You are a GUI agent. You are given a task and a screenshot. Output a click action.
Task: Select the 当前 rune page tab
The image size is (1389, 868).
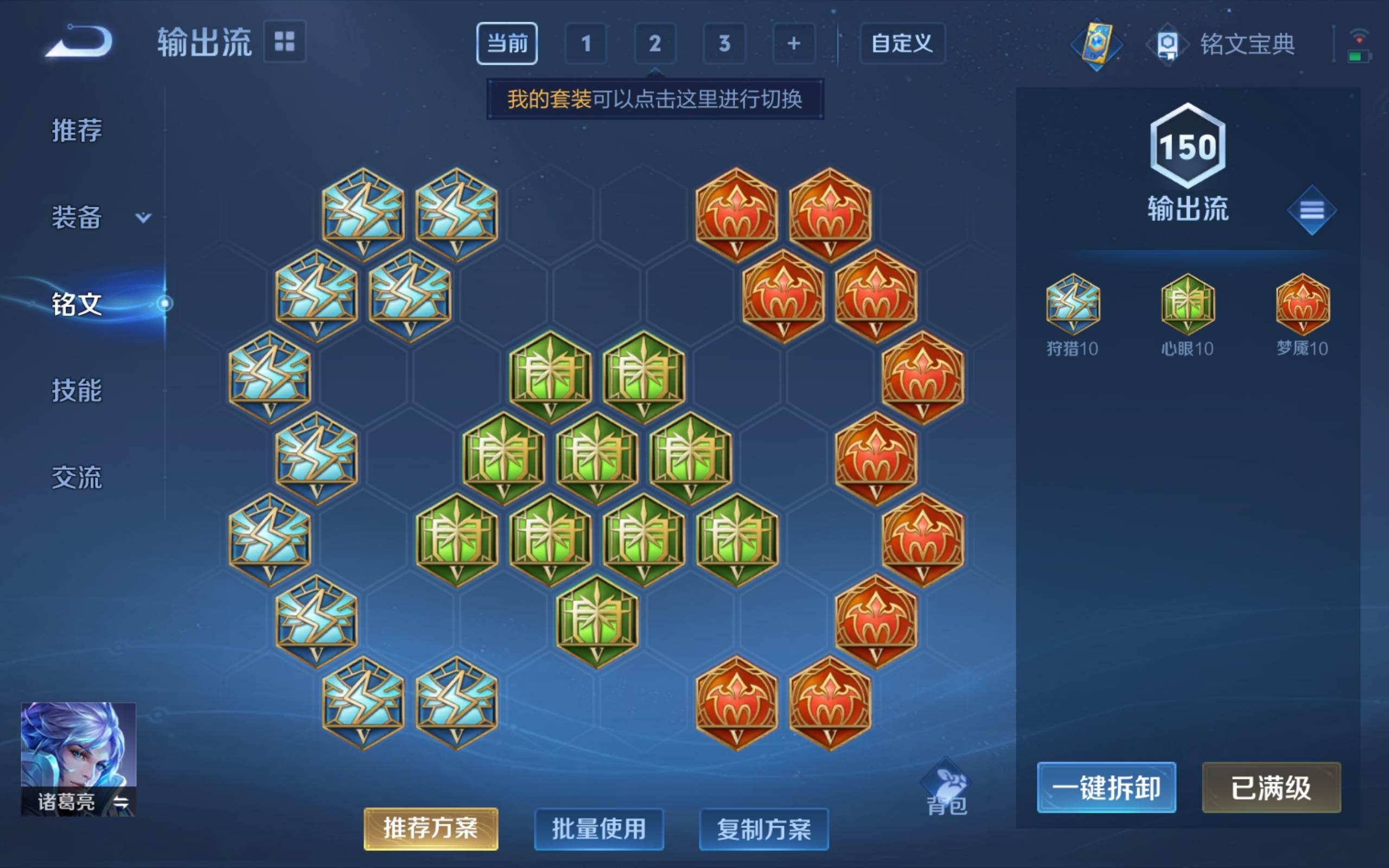(x=506, y=43)
